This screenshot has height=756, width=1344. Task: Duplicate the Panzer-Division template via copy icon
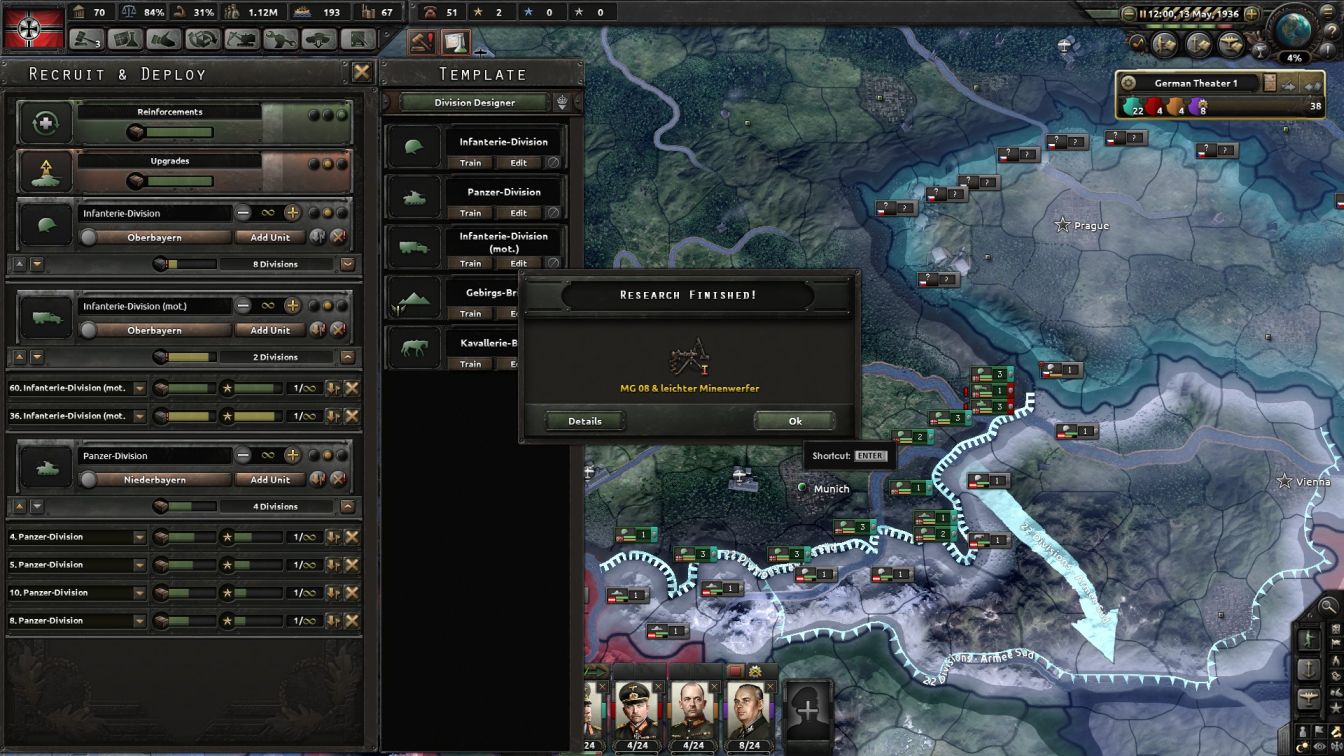tap(553, 213)
